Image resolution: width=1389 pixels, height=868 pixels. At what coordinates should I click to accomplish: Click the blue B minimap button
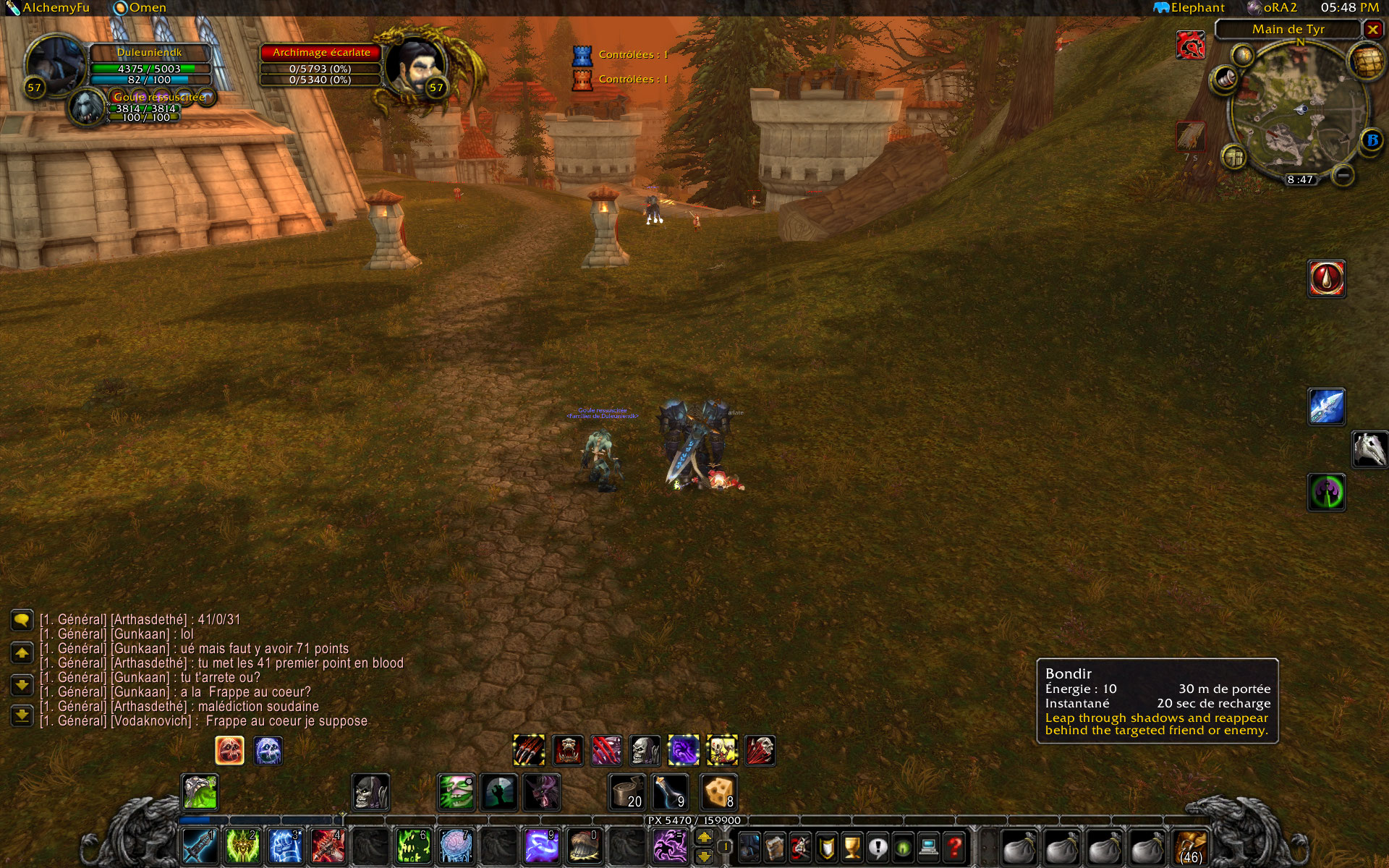(x=1371, y=140)
